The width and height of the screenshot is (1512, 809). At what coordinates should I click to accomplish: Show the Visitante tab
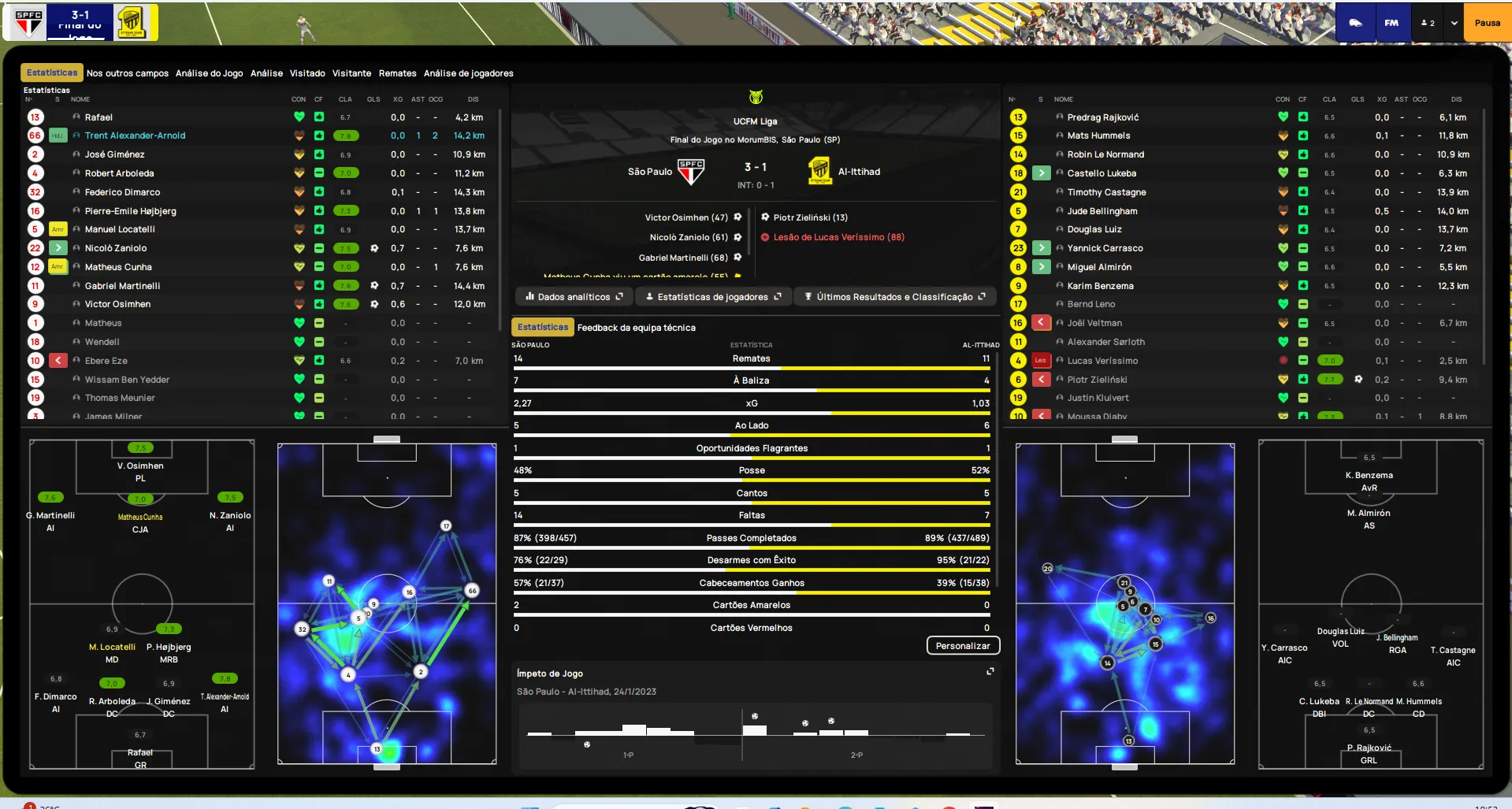tap(351, 73)
